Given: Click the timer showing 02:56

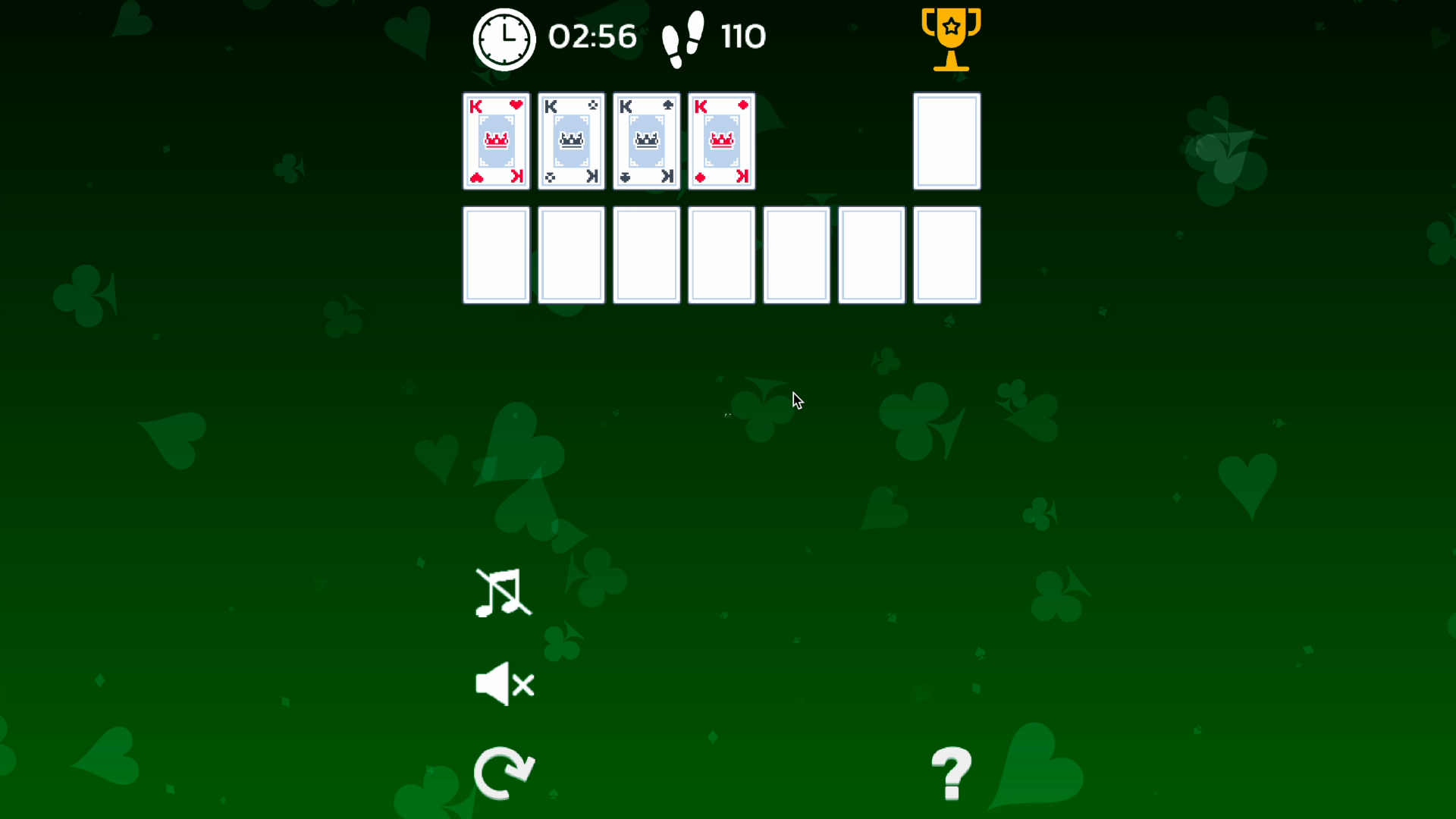Looking at the screenshot, I should pyautogui.click(x=593, y=36).
